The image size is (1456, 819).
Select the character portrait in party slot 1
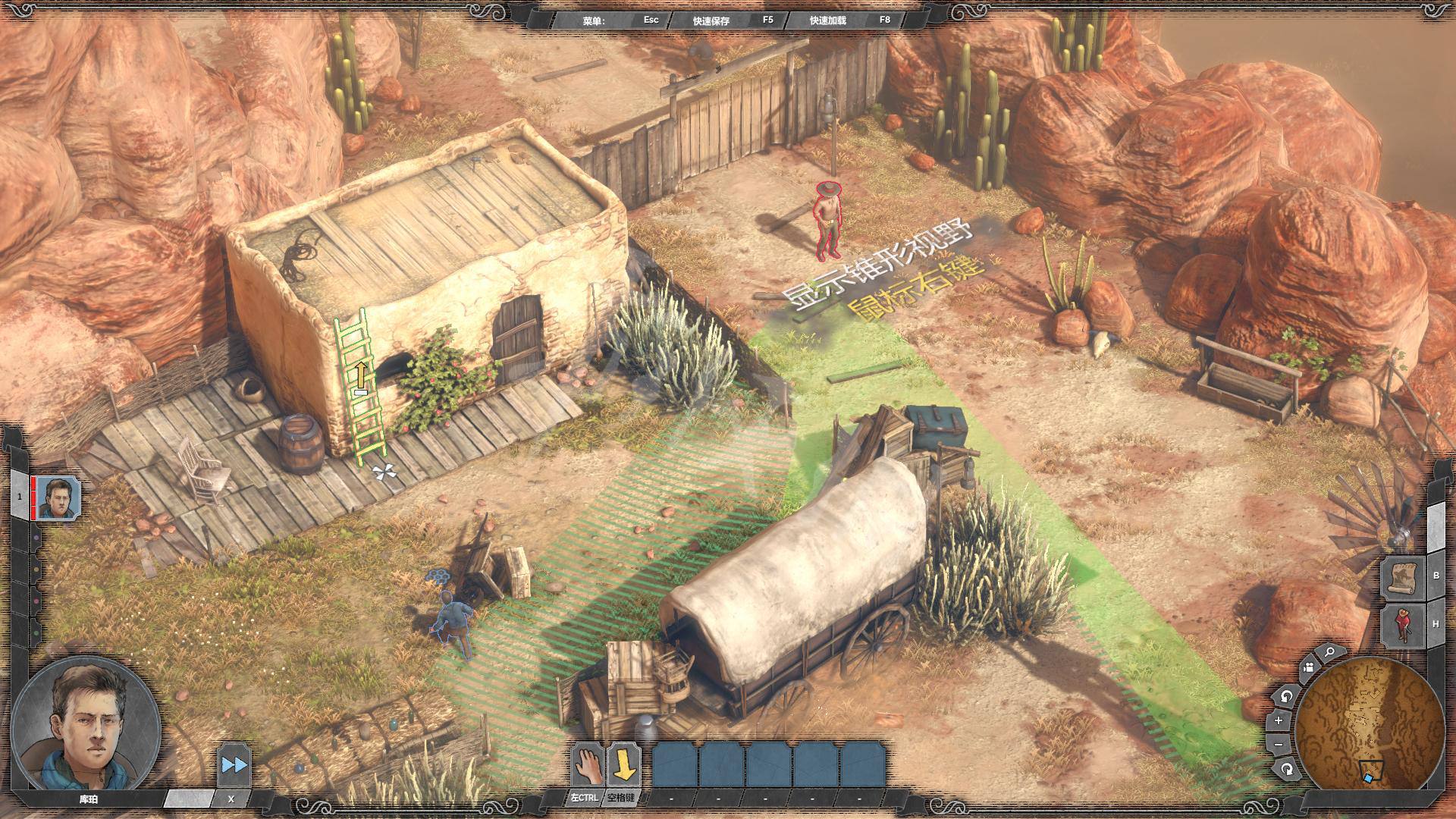pos(58,499)
